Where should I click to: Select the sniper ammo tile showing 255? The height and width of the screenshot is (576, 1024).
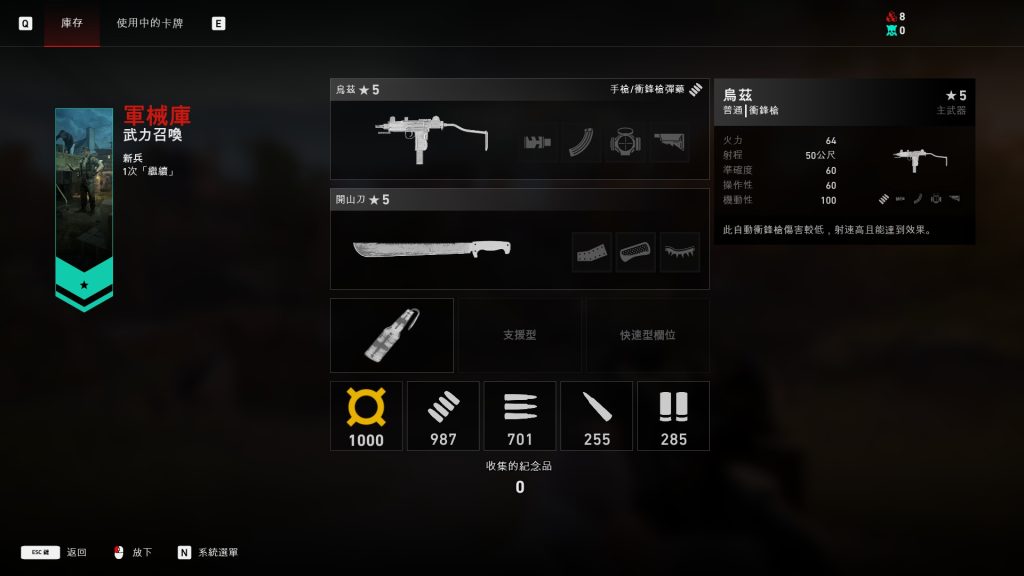pos(597,415)
